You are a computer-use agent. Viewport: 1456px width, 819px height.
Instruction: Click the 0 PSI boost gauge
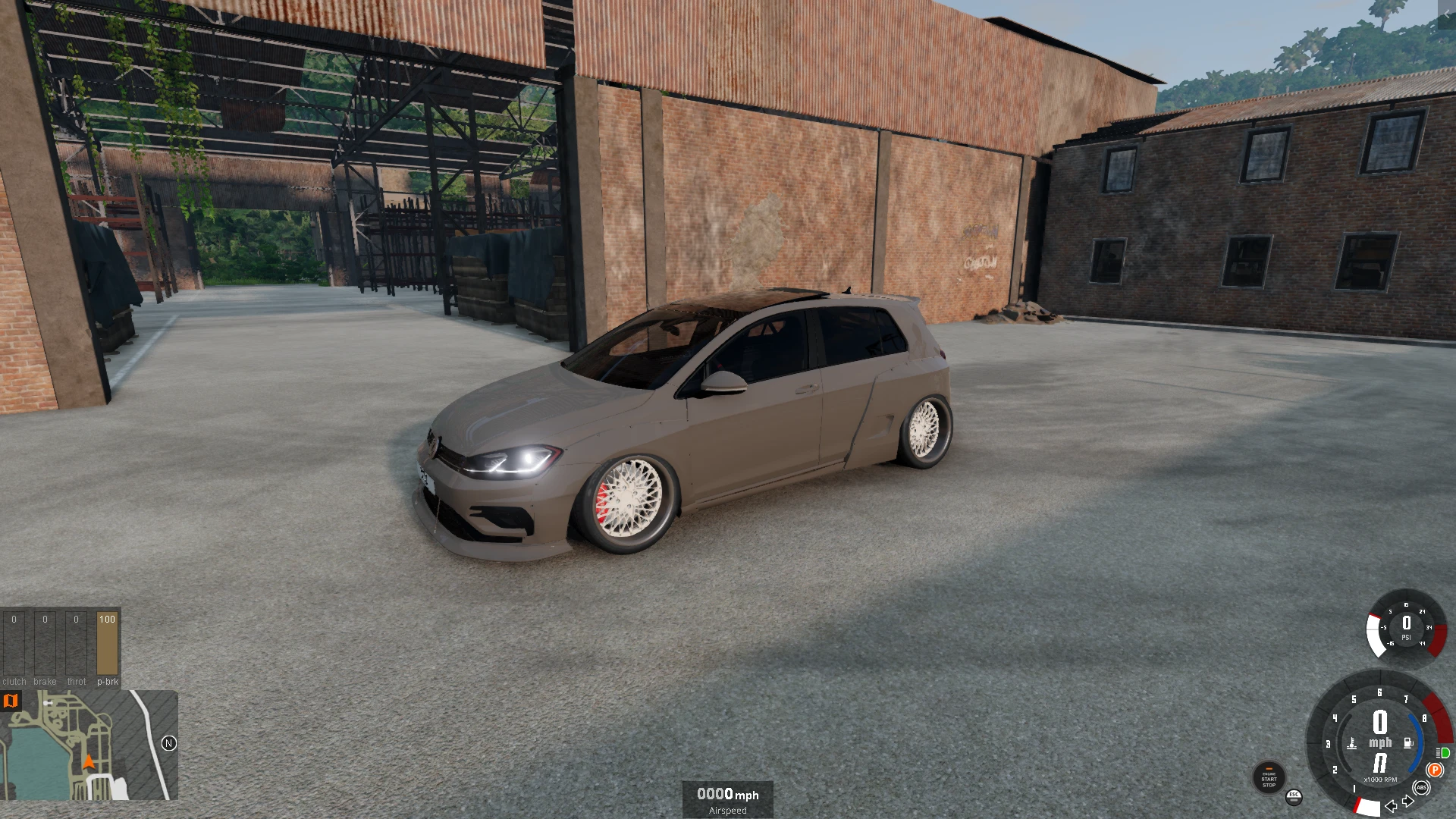pos(1407,627)
